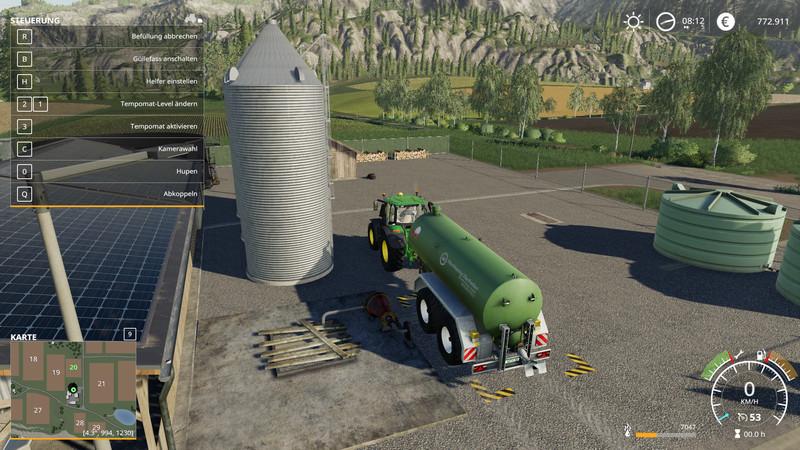Select field 18 on the minimap
Image resolution: width=800 pixels, height=450 pixels.
click(33, 358)
